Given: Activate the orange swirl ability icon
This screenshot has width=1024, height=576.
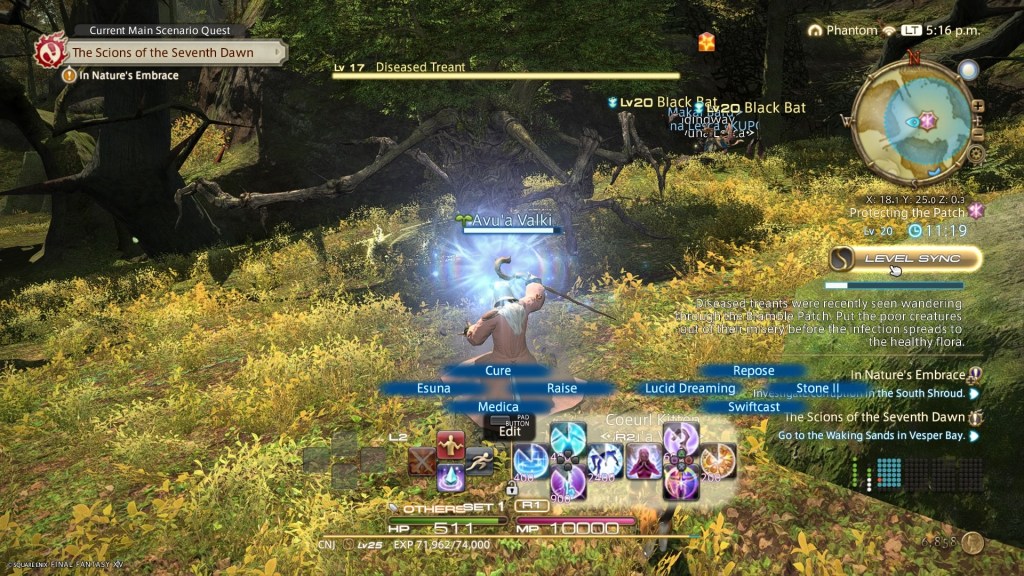Looking at the screenshot, I should tap(717, 460).
